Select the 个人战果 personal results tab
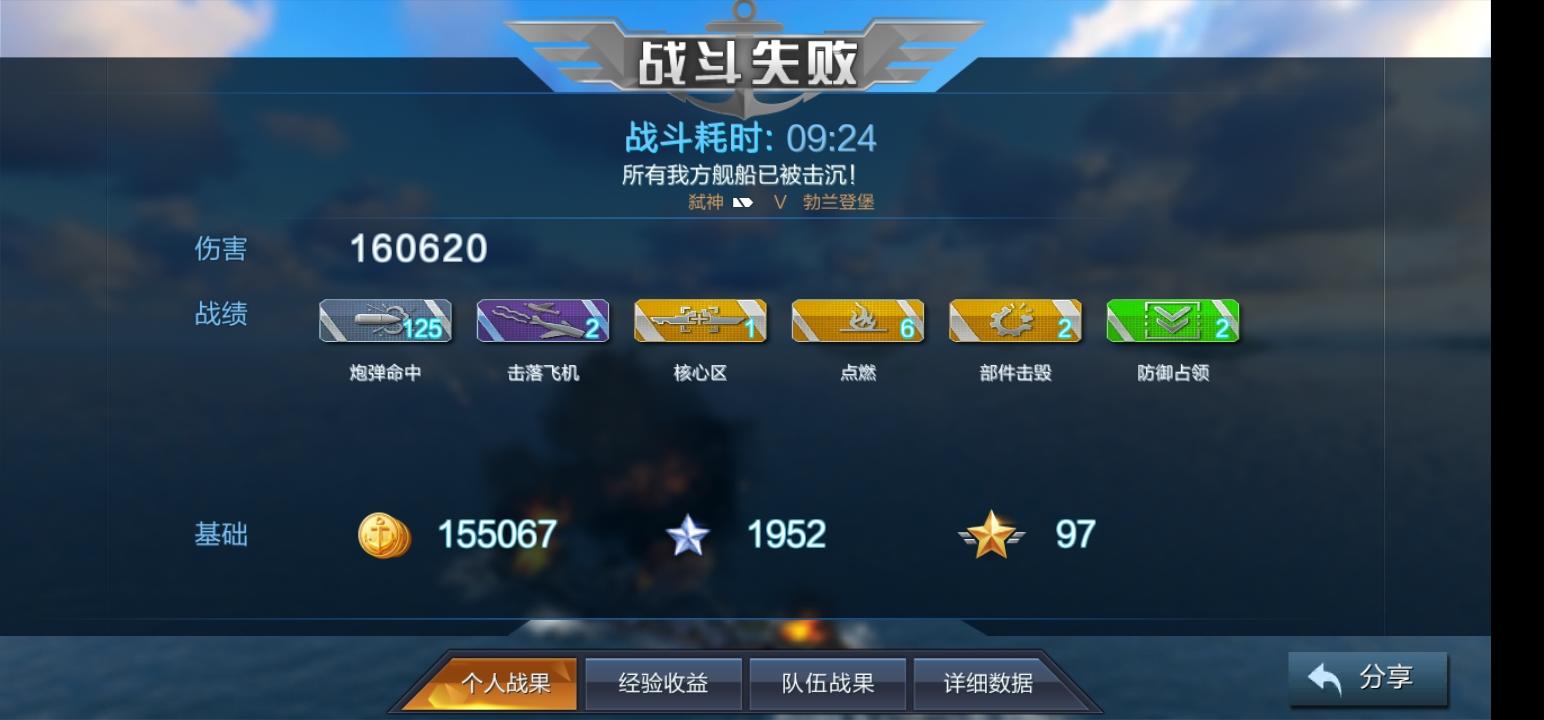Viewport: 1544px width, 720px height. pyautogui.click(x=502, y=682)
